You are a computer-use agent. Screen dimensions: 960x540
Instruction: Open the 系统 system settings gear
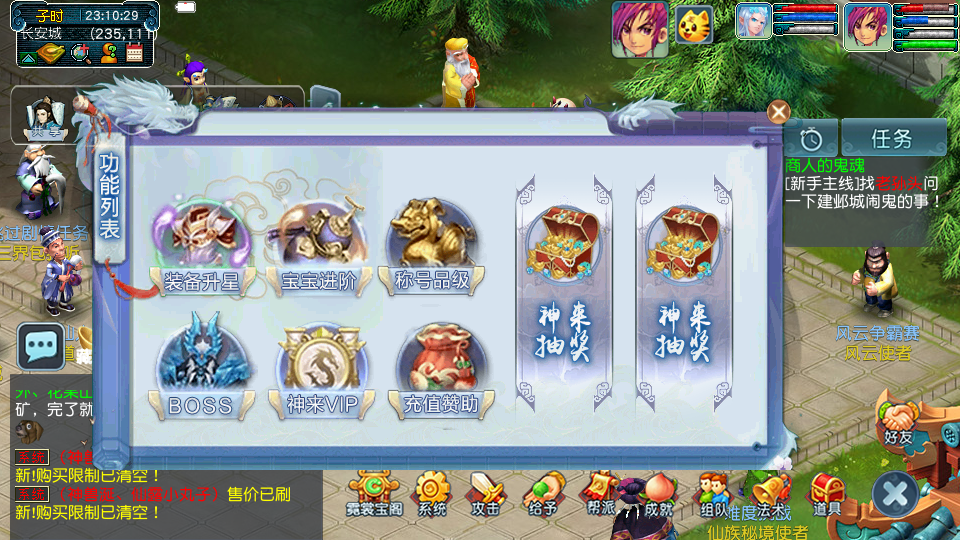tap(432, 494)
